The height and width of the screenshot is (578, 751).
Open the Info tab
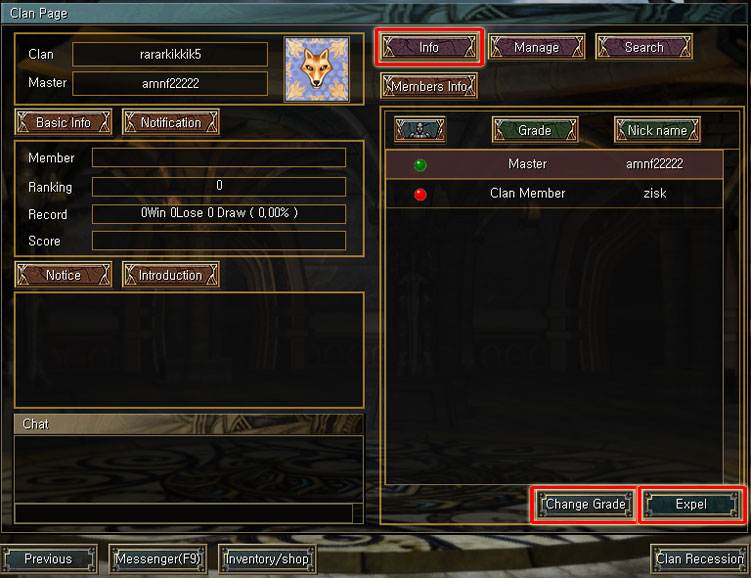[429, 47]
